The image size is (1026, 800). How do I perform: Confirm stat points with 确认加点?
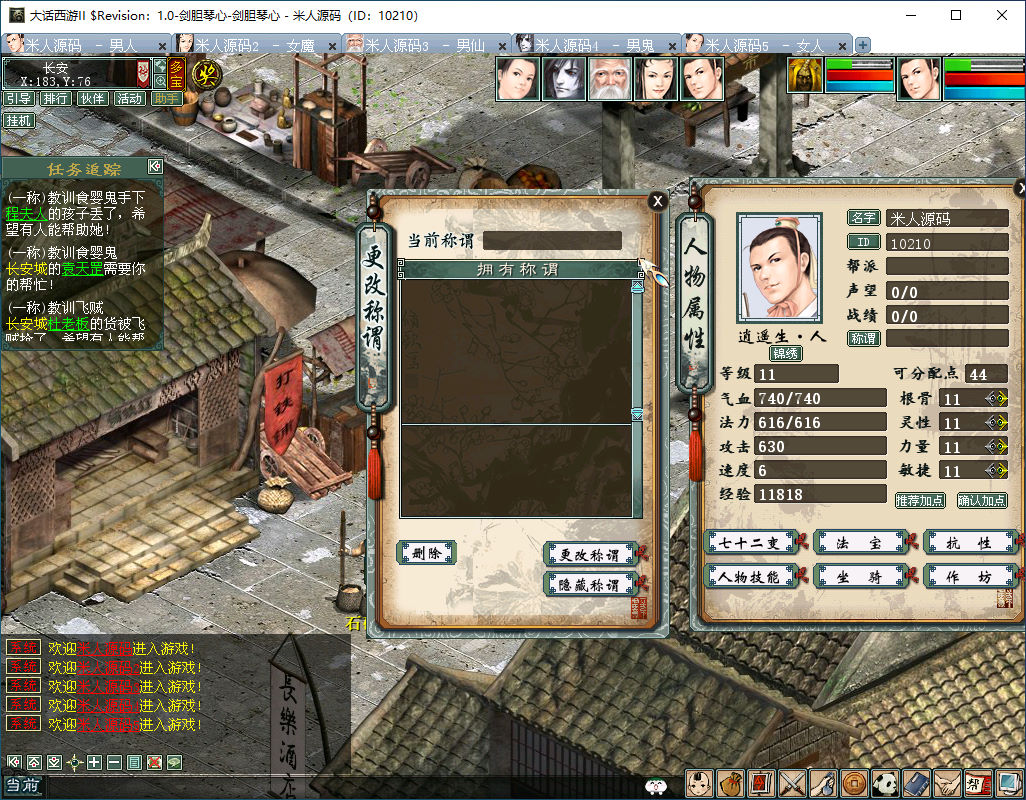(982, 500)
